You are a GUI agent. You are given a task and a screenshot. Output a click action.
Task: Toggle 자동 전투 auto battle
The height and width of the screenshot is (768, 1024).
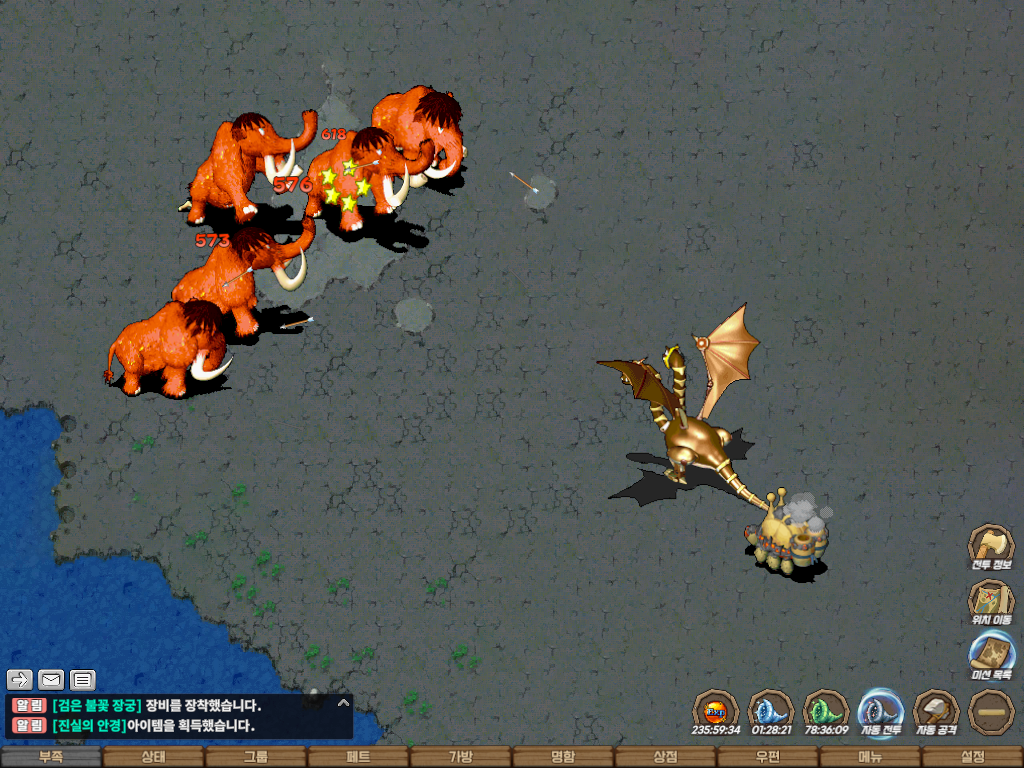click(880, 710)
